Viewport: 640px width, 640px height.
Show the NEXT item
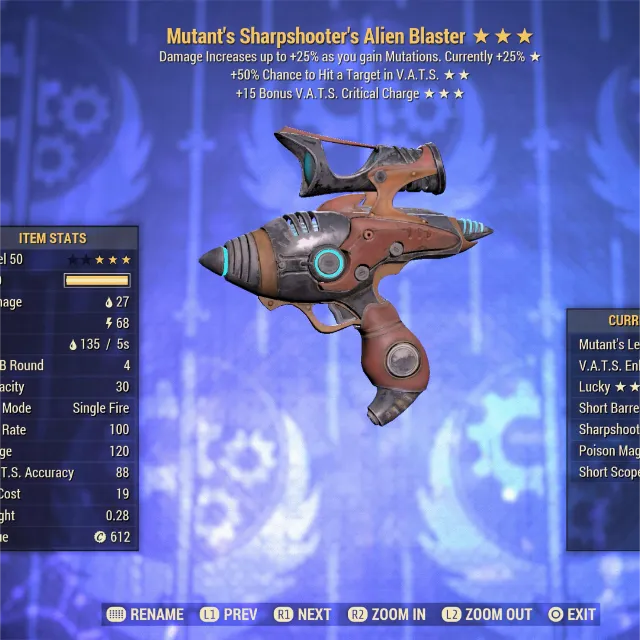(301, 615)
